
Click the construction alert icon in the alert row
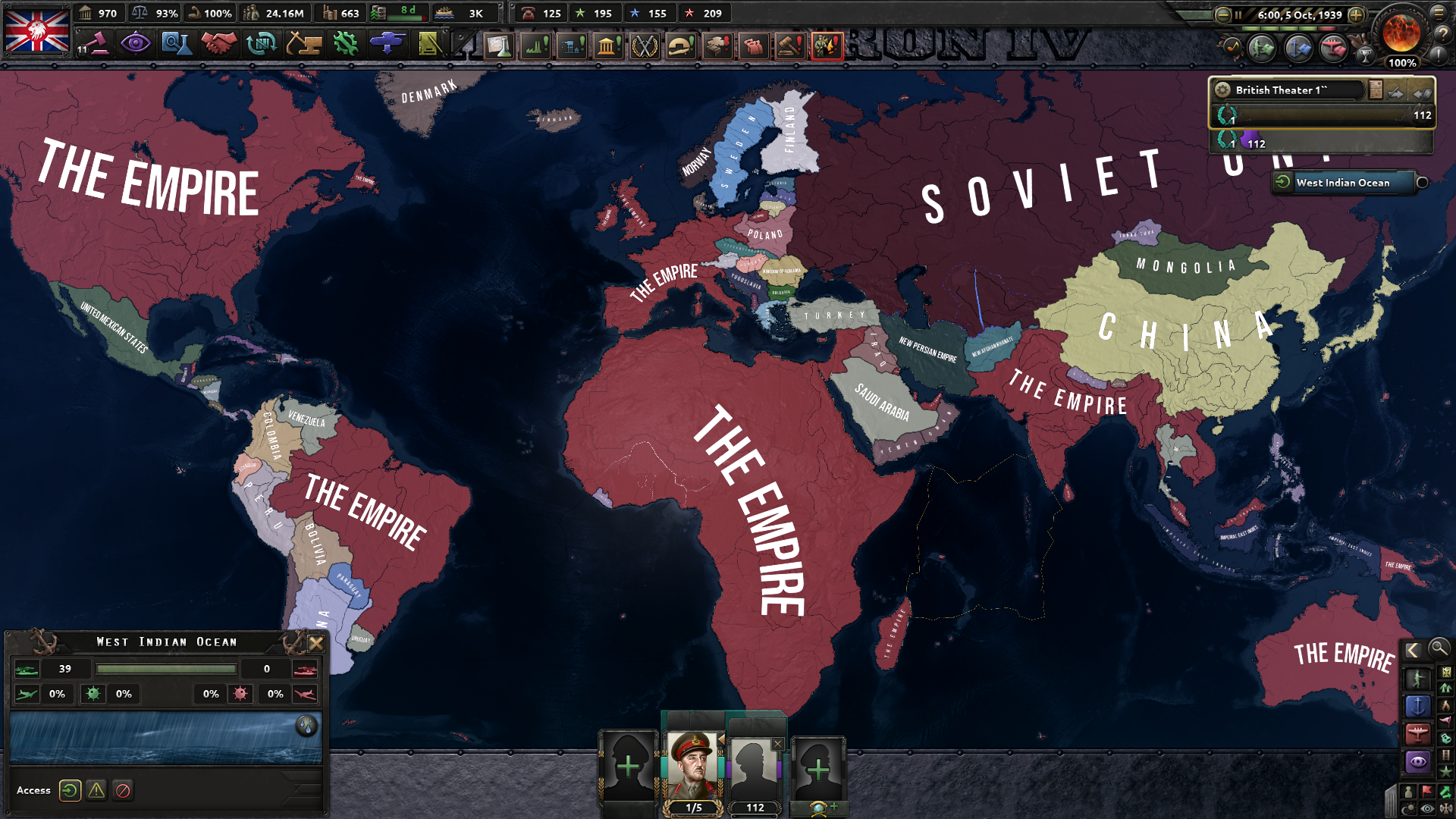click(x=571, y=43)
